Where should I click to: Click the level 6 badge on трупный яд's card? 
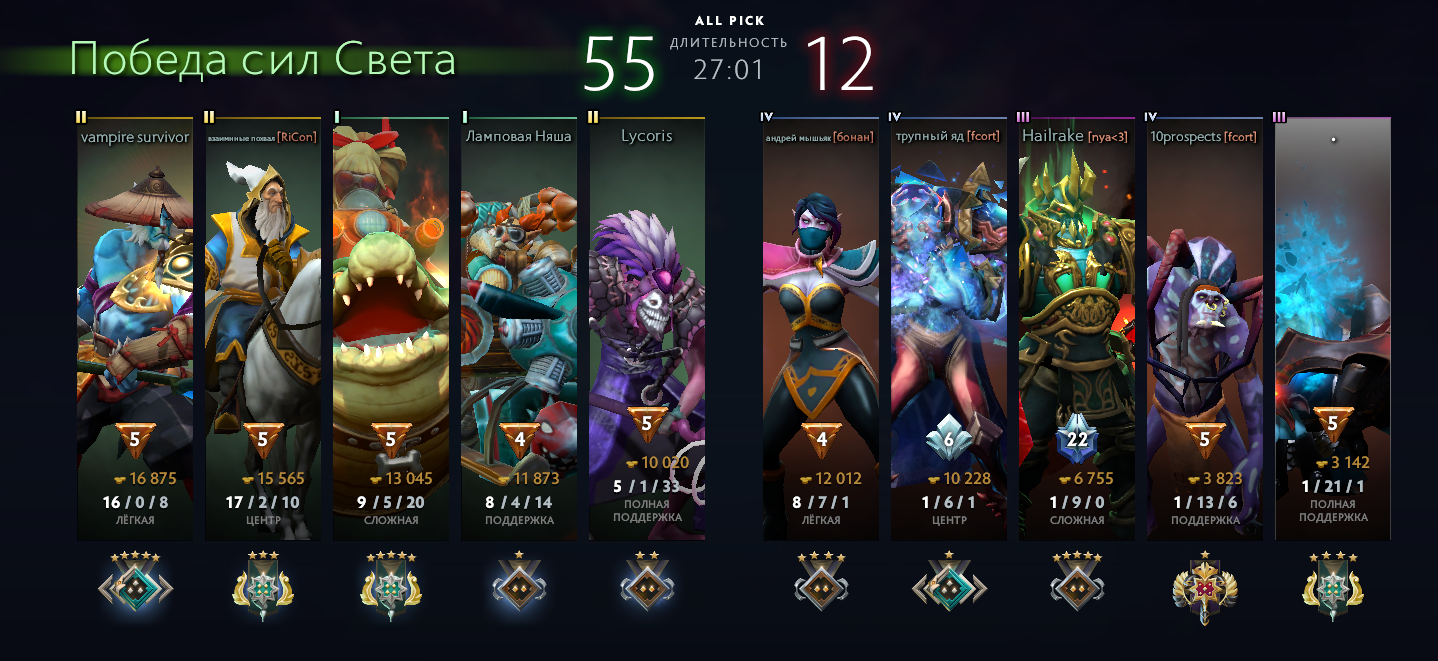(949, 439)
